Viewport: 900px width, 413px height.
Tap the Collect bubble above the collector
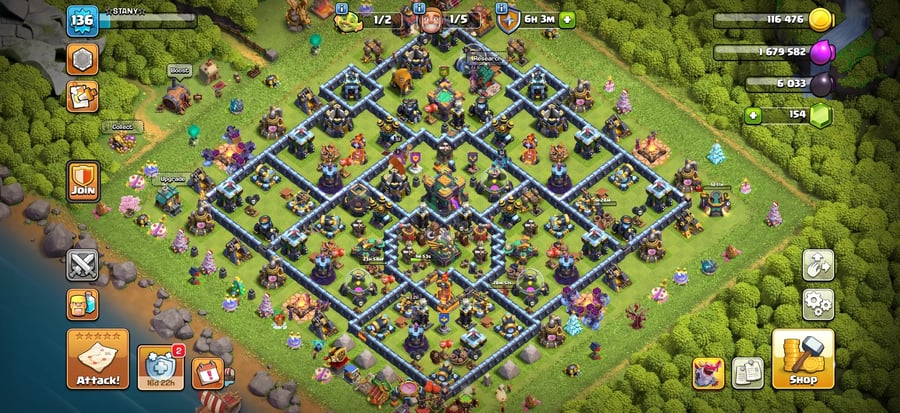(x=122, y=127)
